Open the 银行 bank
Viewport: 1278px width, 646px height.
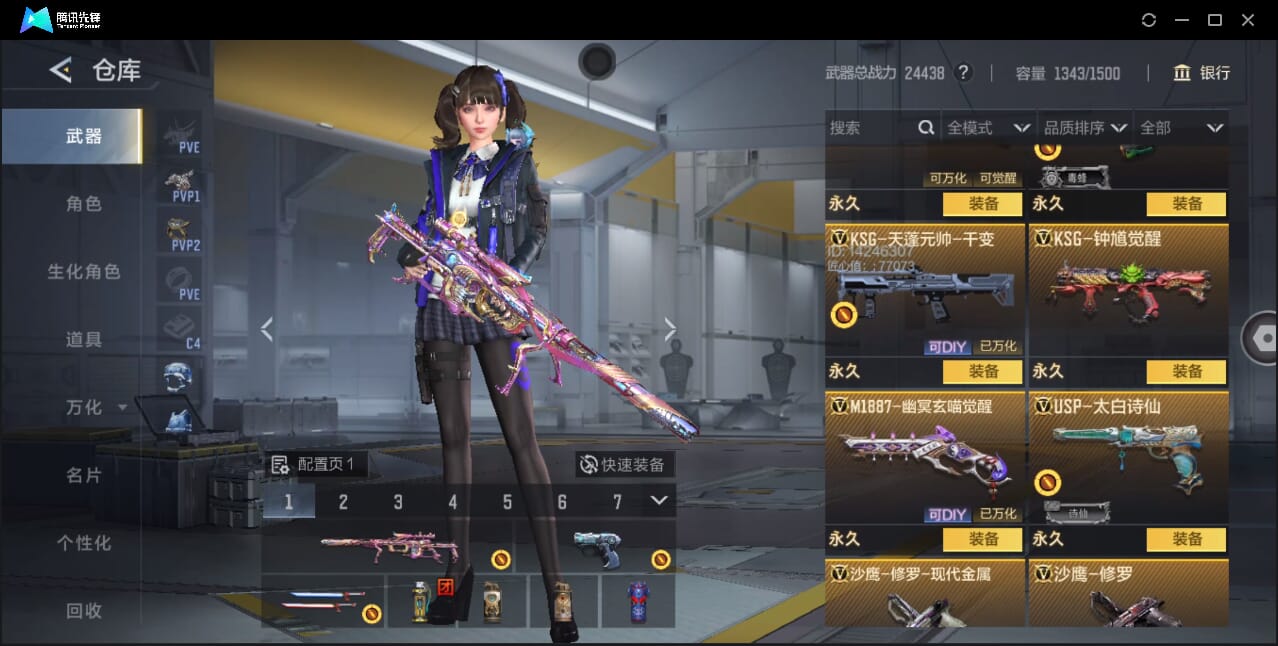(1201, 73)
